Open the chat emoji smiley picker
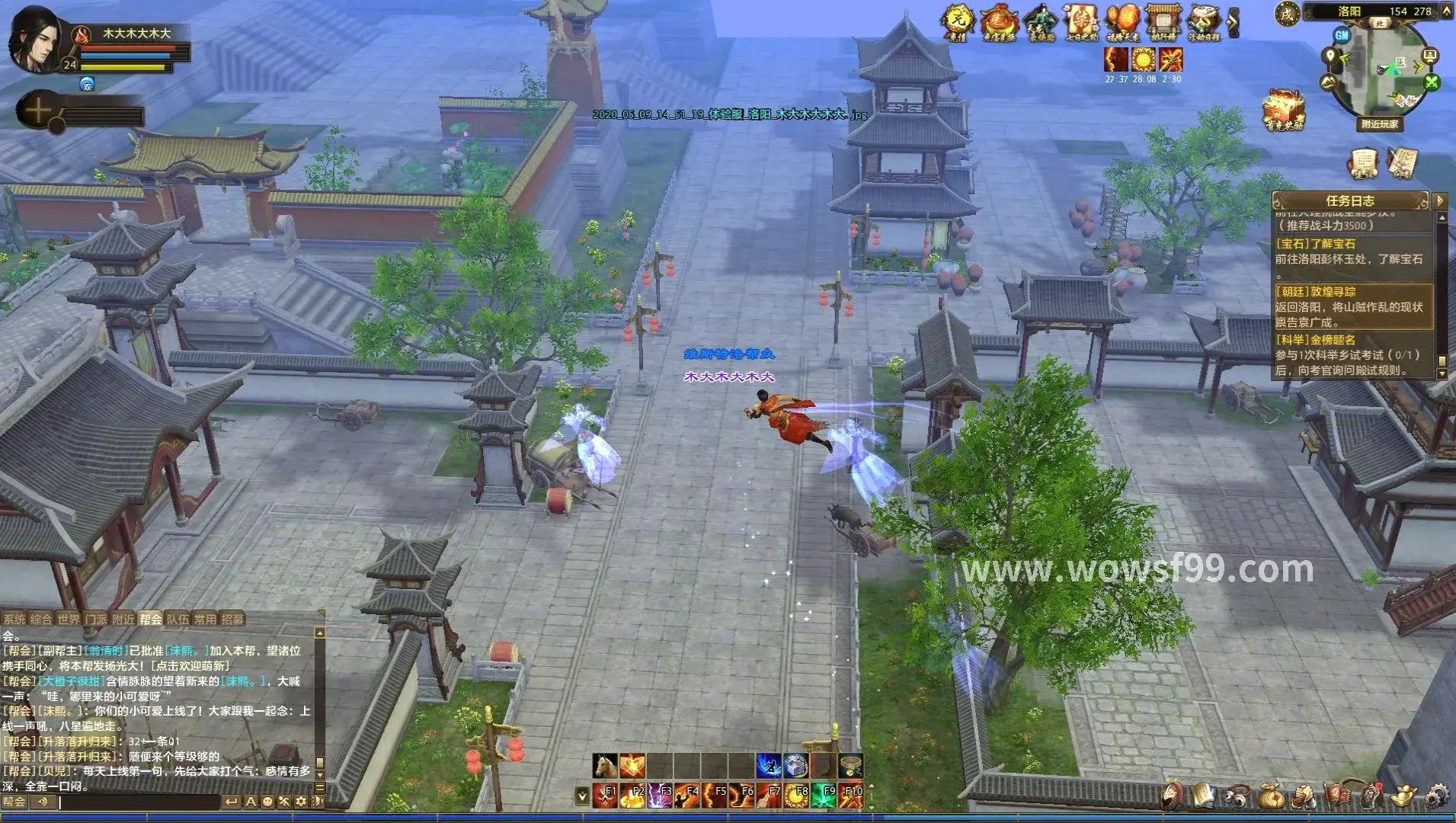The image size is (1456, 823). [267, 802]
